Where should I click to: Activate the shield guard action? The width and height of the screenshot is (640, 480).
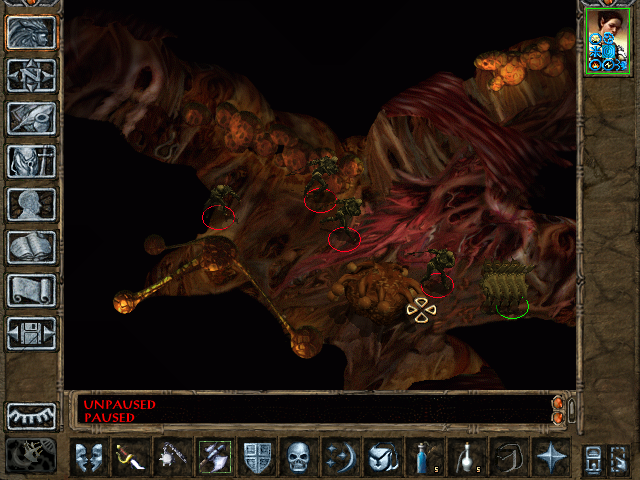pyautogui.click(x=256, y=457)
